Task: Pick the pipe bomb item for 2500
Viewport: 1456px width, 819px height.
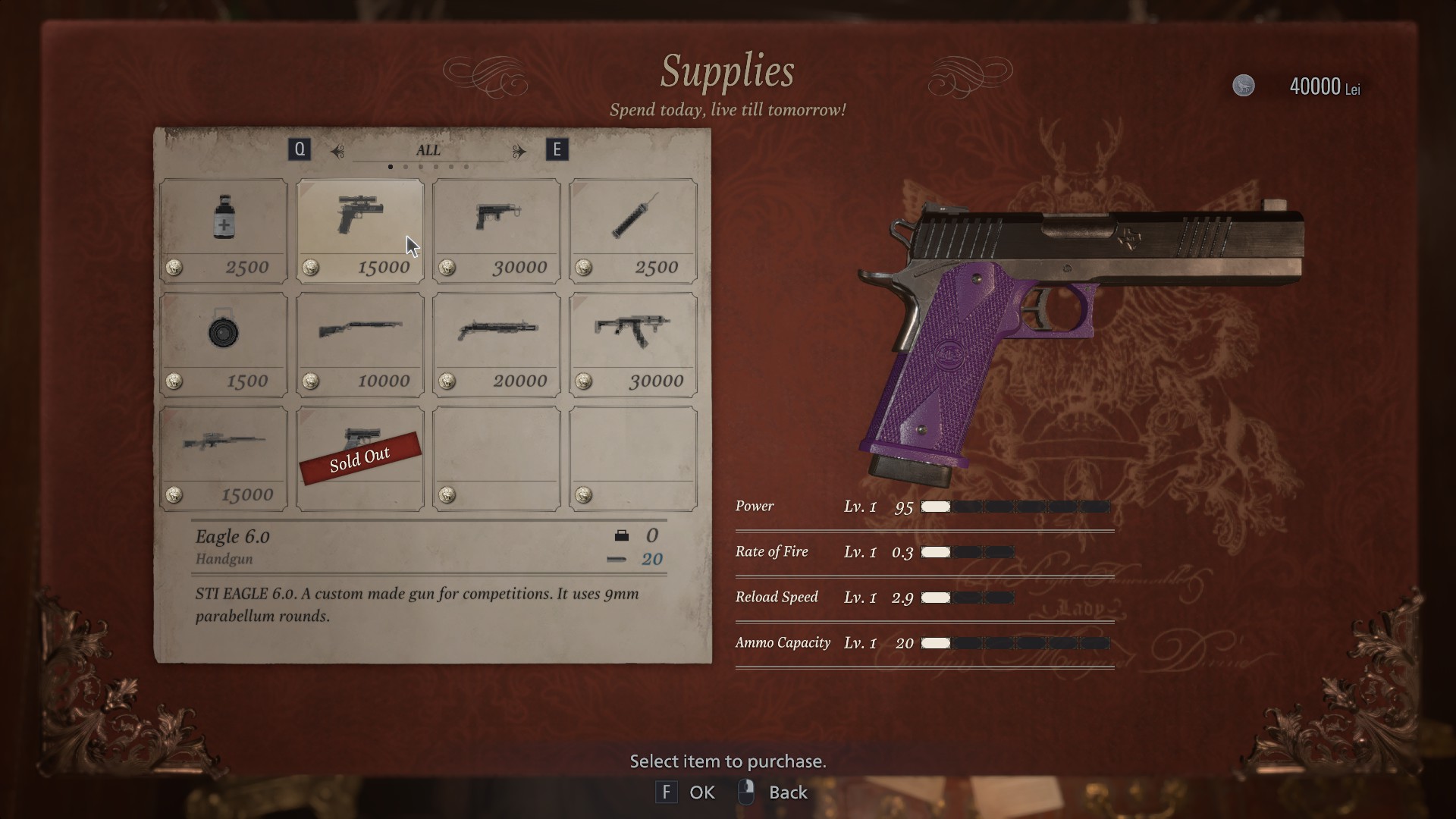Action: click(x=633, y=231)
